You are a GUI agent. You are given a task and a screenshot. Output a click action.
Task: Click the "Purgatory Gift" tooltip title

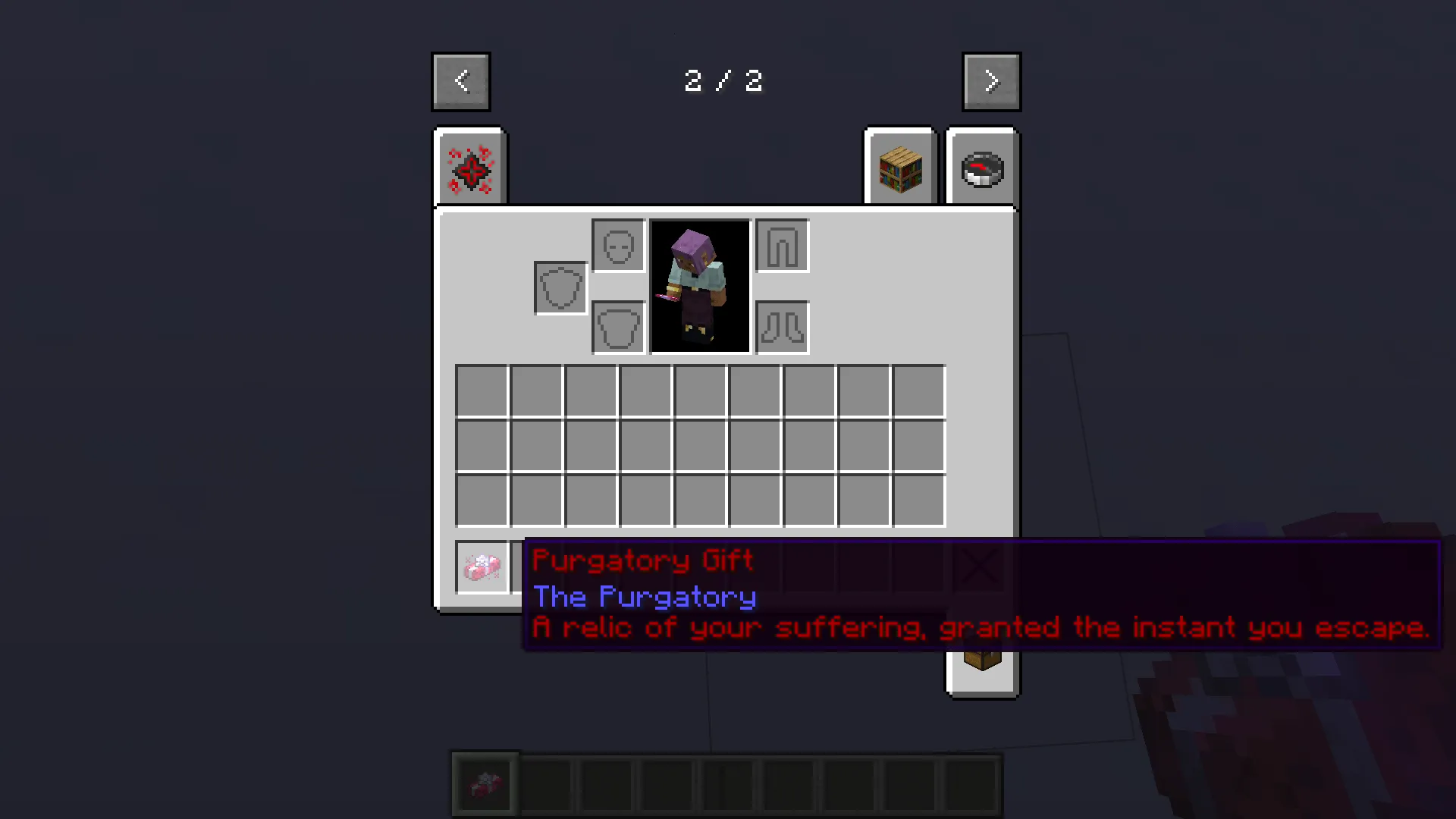[x=642, y=560]
